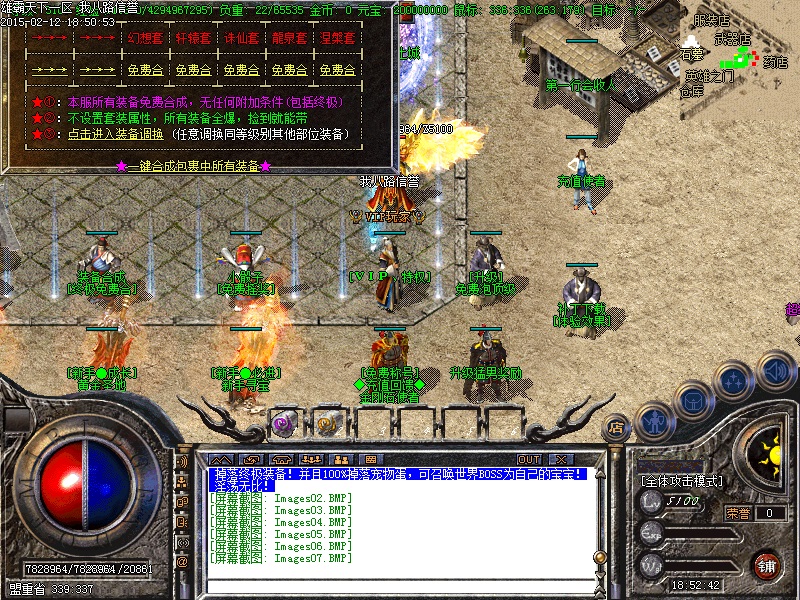Open the 店 shop button
Viewport: 800px width, 600px height.
click(x=617, y=427)
